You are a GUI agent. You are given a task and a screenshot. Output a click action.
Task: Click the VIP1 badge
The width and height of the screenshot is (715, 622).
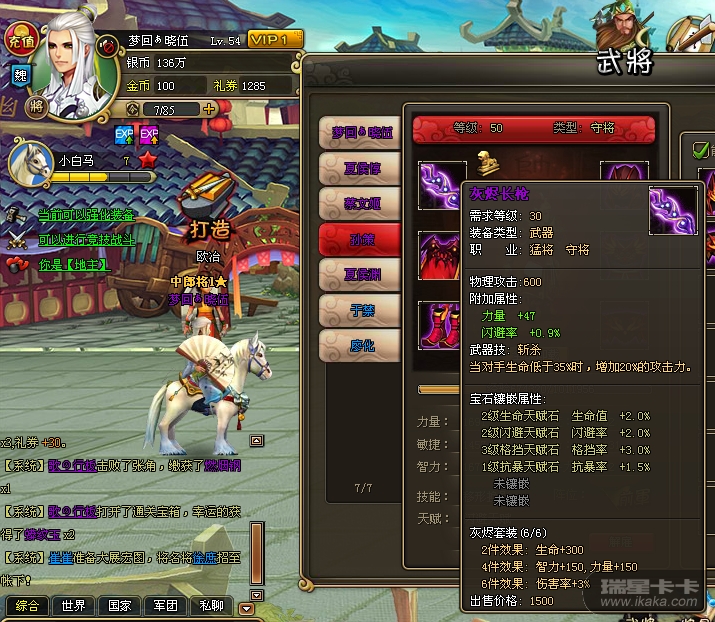click(274, 39)
